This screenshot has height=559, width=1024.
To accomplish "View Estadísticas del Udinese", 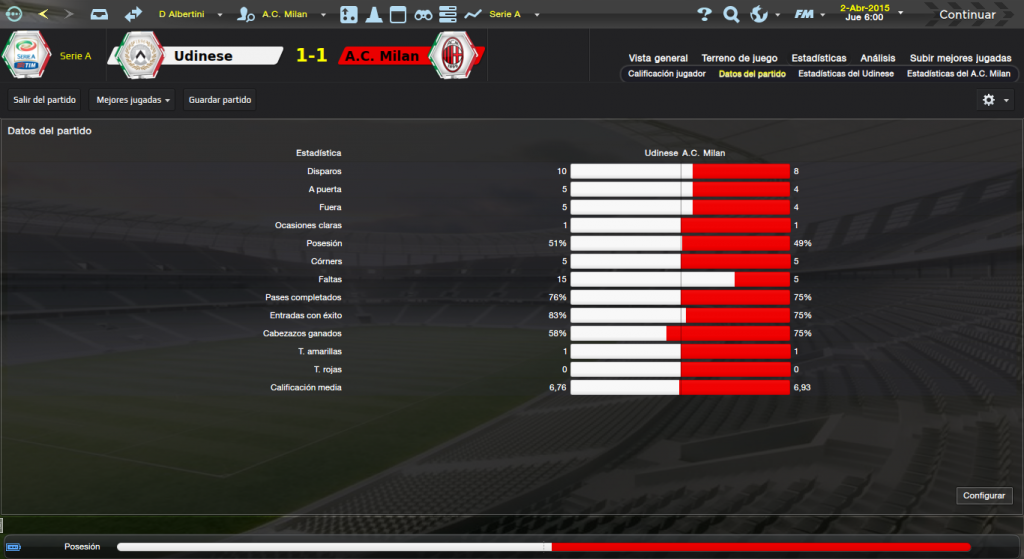I will coord(846,74).
